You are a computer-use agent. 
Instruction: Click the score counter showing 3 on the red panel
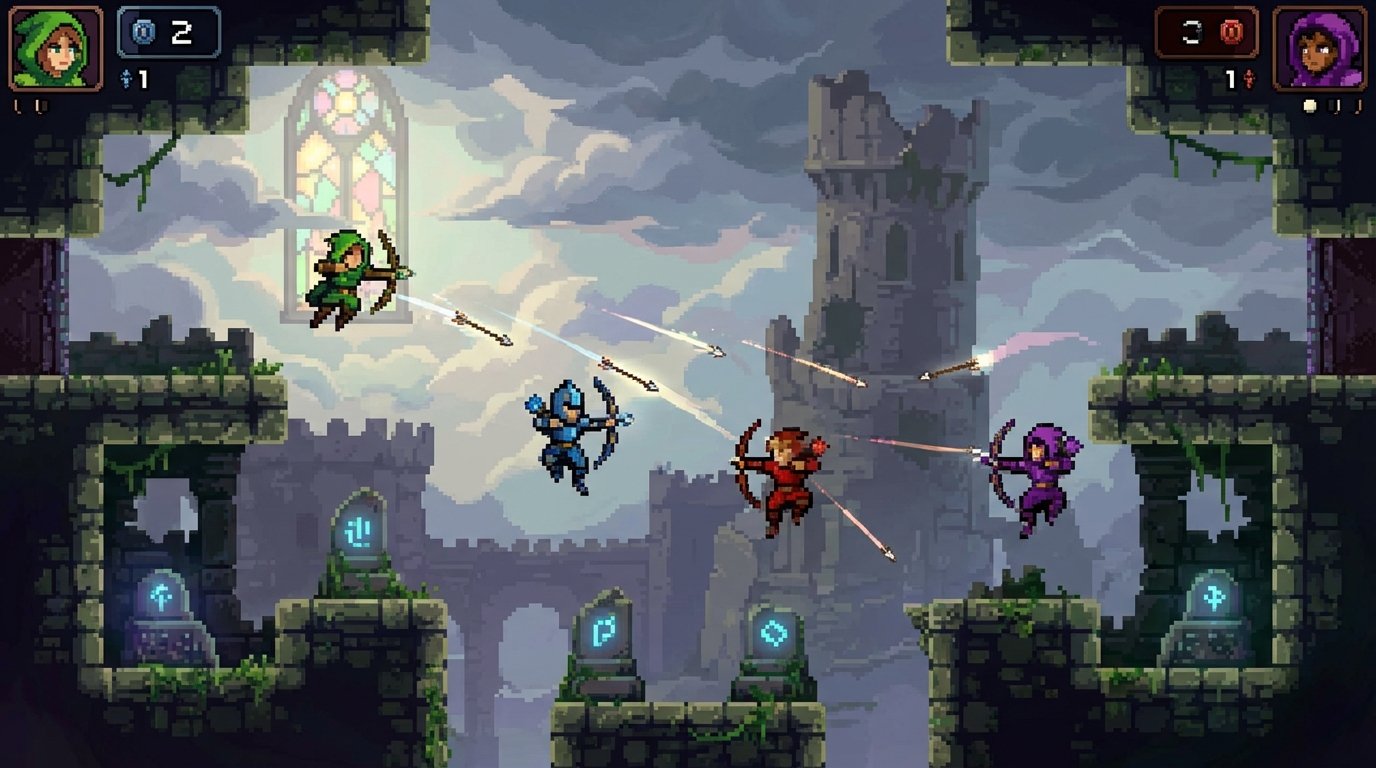(x=1192, y=33)
